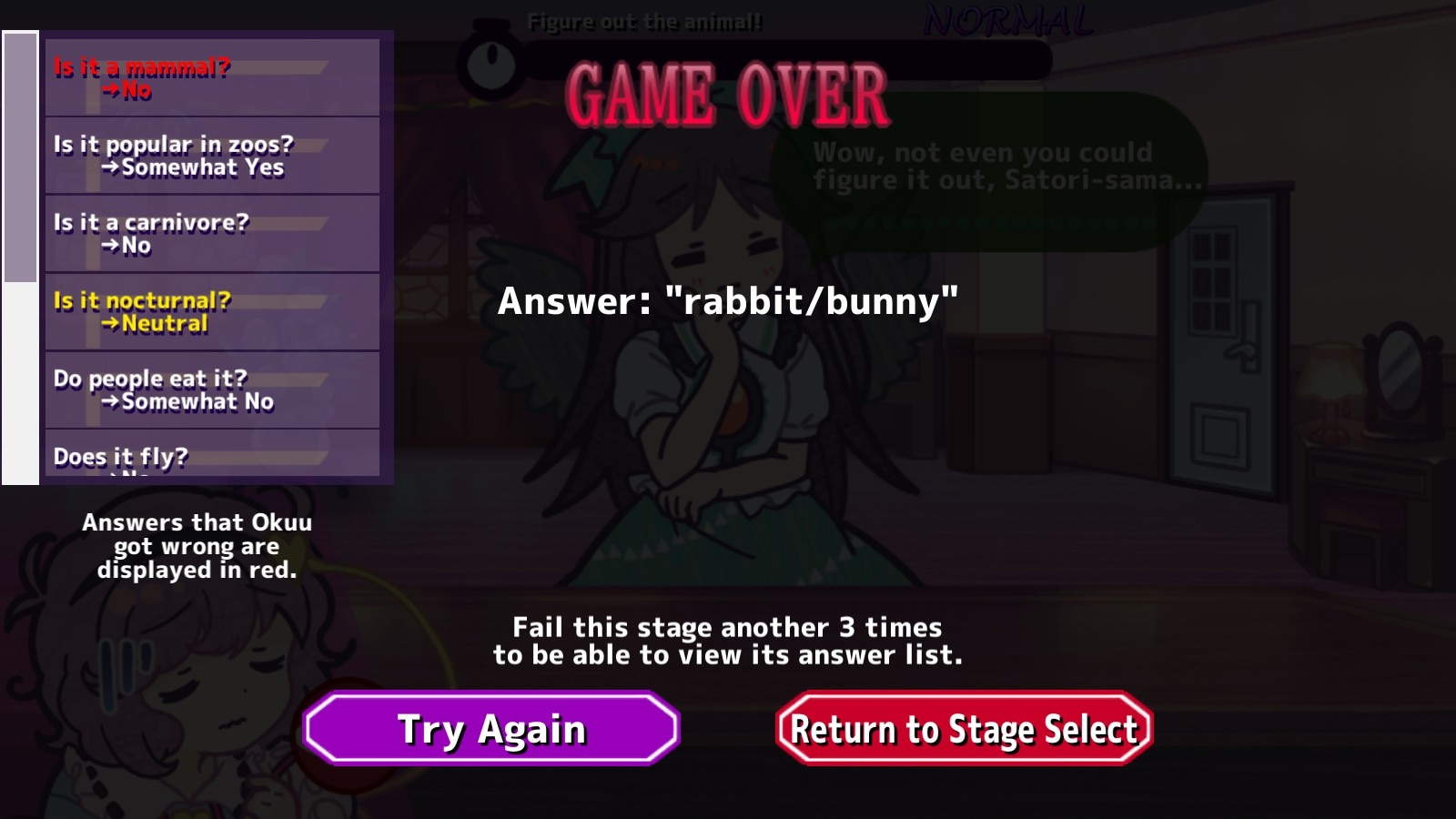Select the highlighted 'Is it nocturnal?' question

(211, 311)
